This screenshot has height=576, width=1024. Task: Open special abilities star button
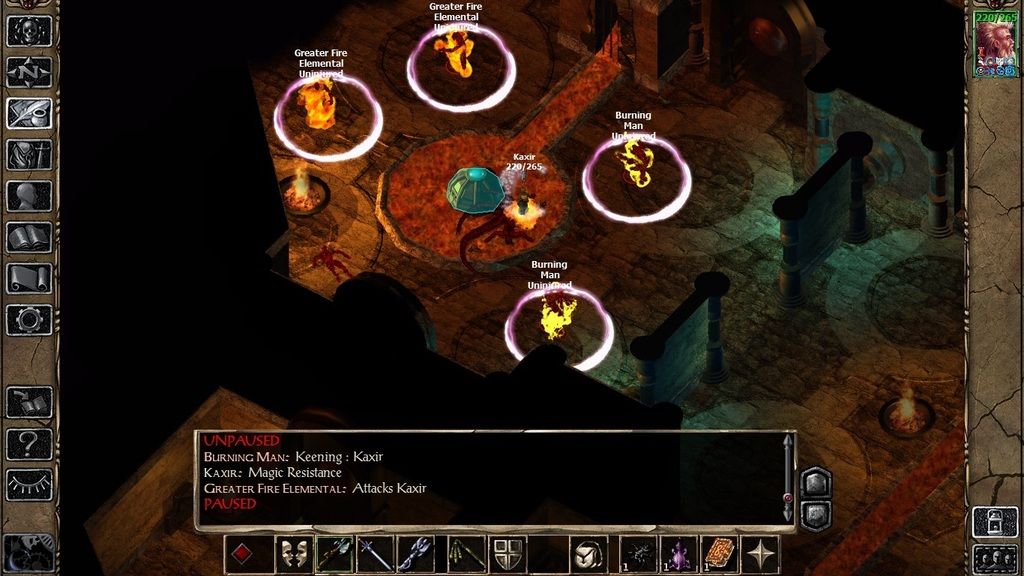coord(760,554)
